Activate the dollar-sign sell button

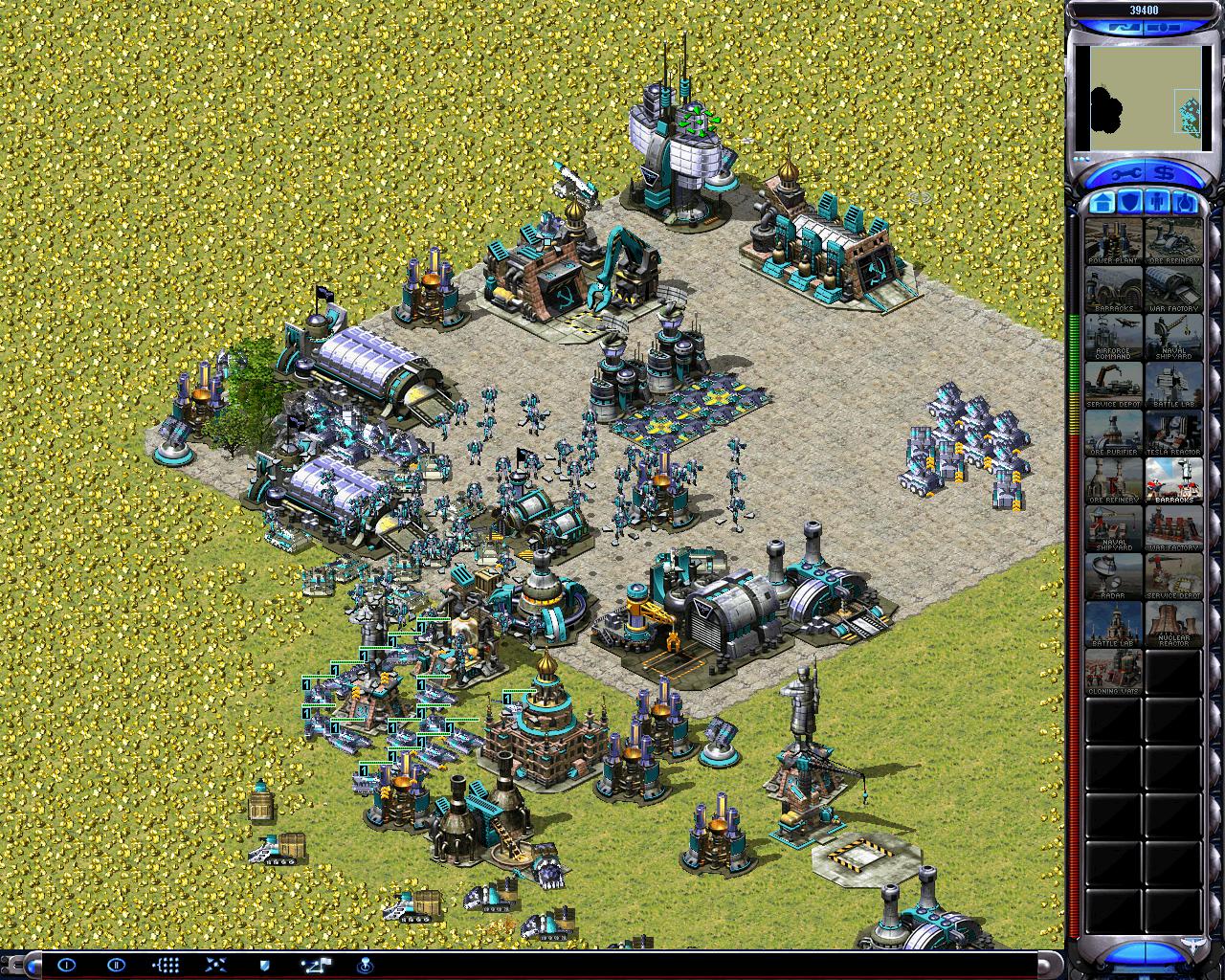click(1165, 173)
